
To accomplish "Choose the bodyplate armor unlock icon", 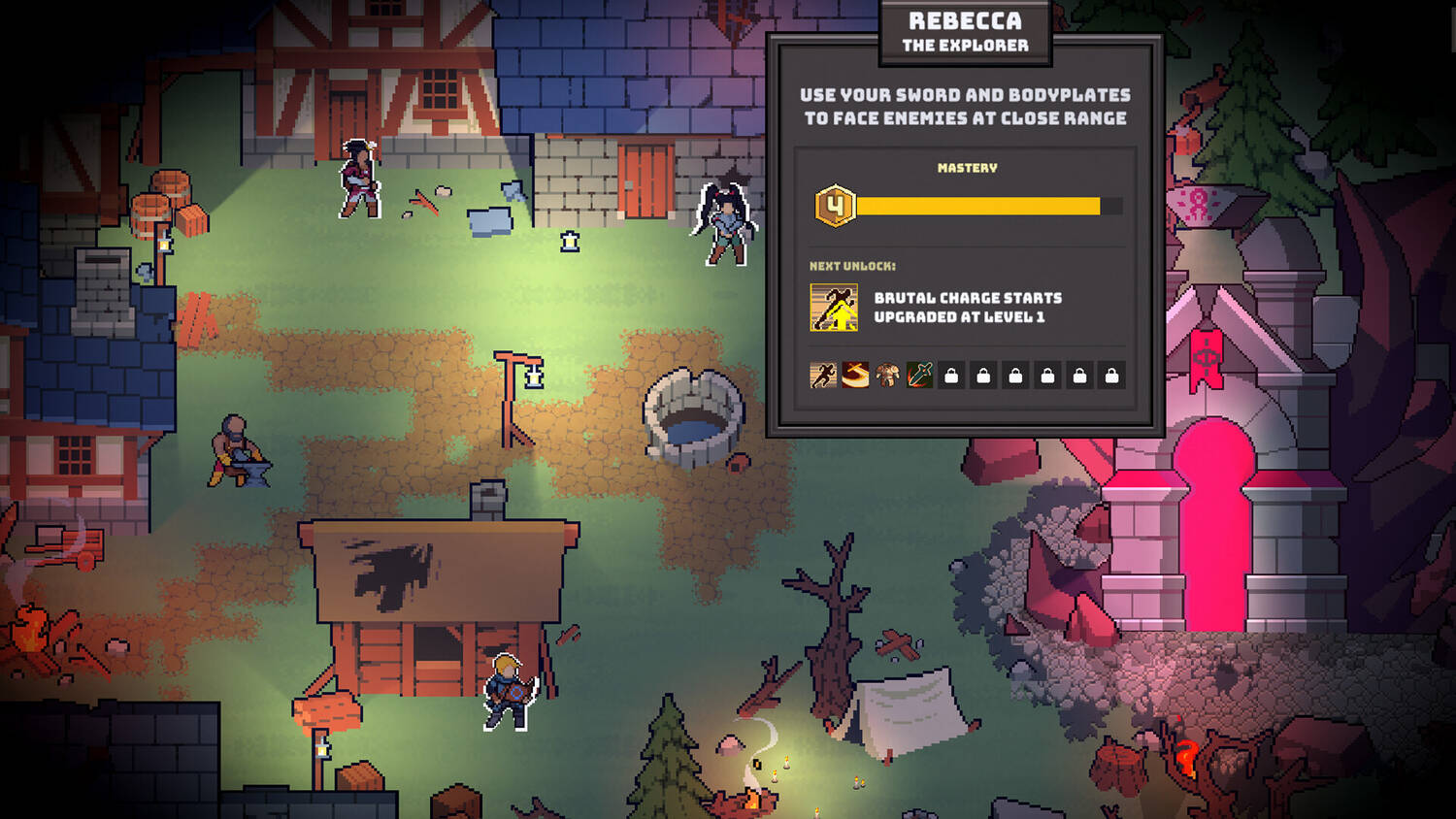I will pos(887,376).
